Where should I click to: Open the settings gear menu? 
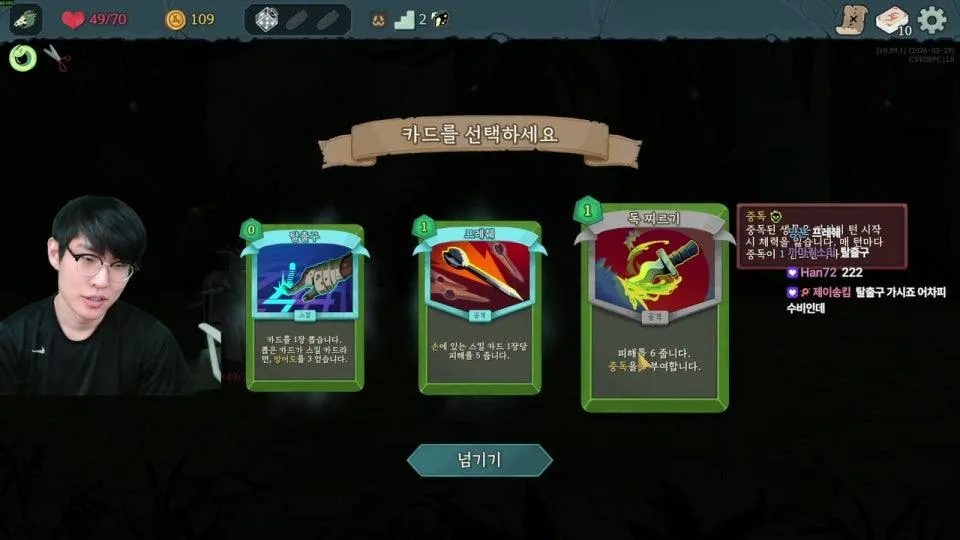931,19
